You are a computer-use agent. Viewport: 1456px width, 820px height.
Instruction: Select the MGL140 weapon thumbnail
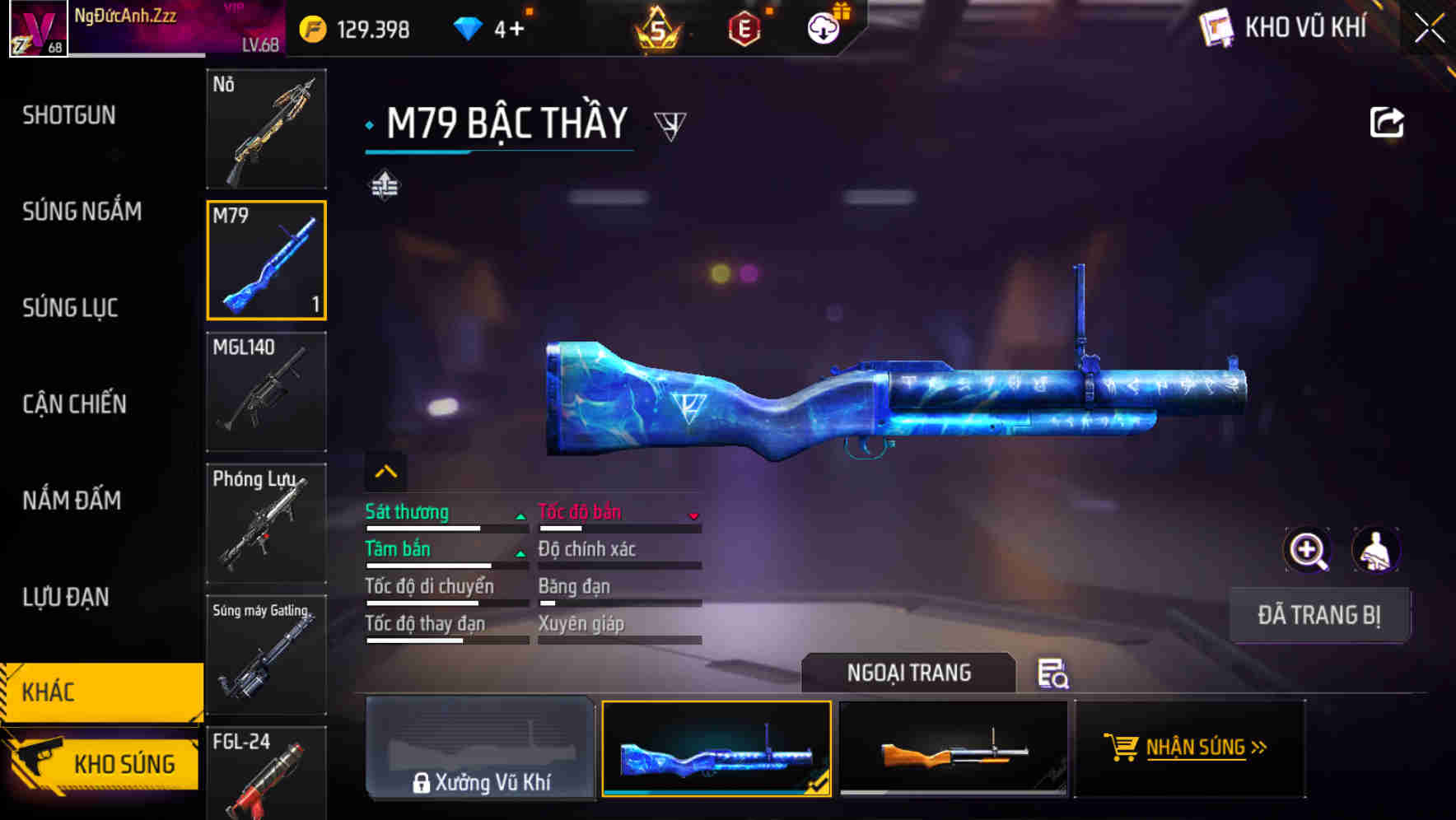(x=266, y=391)
